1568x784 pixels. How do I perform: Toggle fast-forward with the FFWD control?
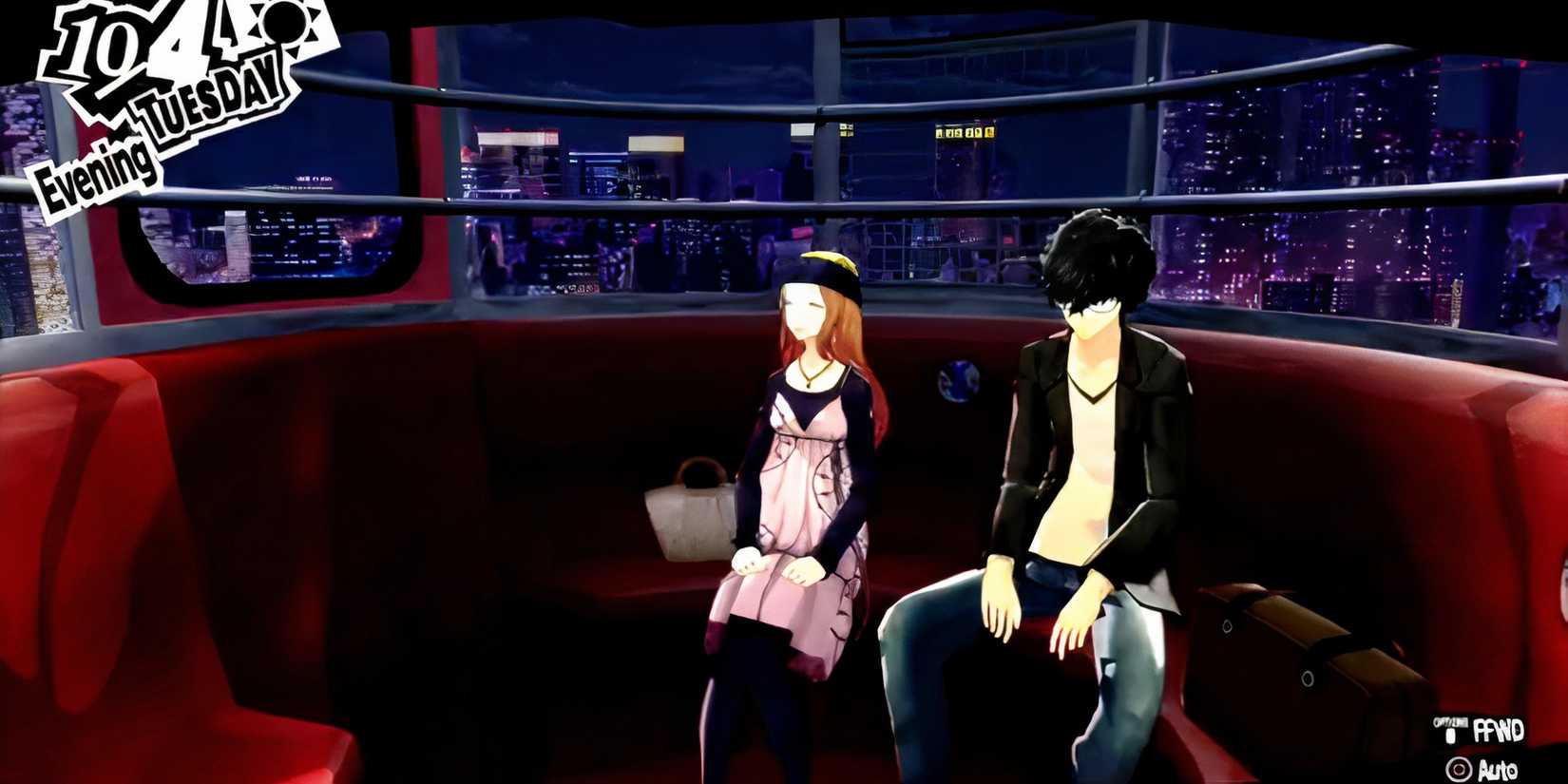1500,730
